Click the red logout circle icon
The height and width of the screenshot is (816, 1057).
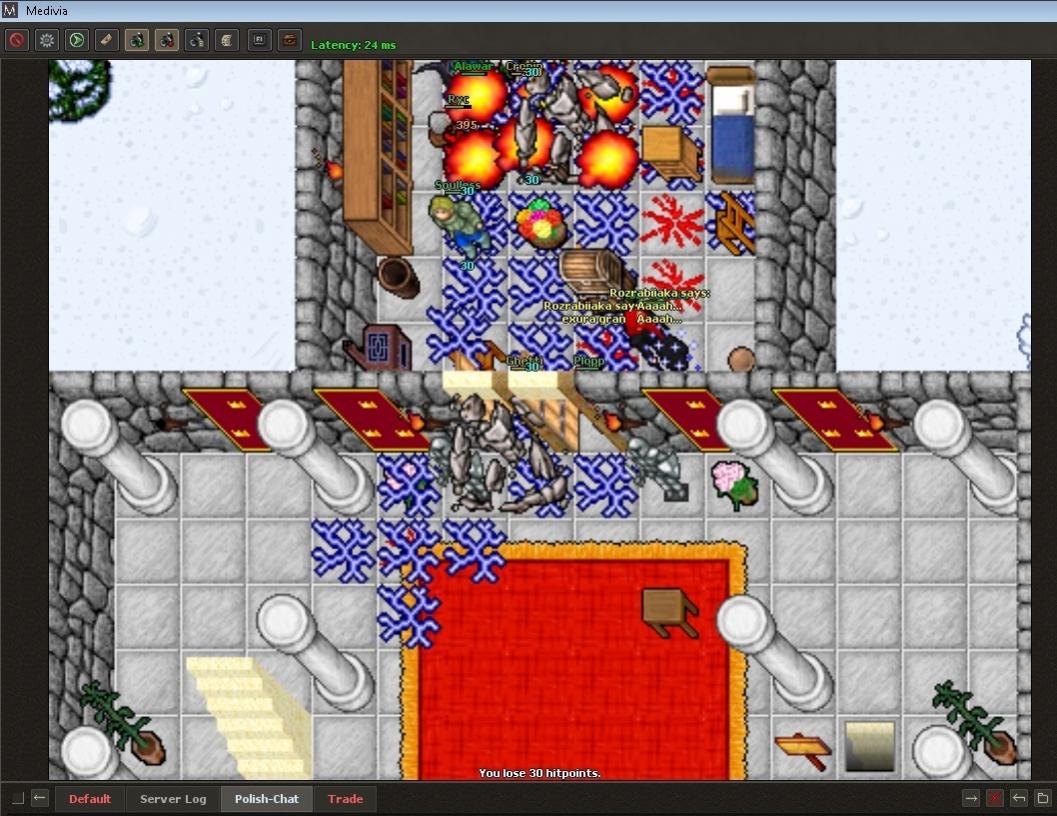click(16, 40)
